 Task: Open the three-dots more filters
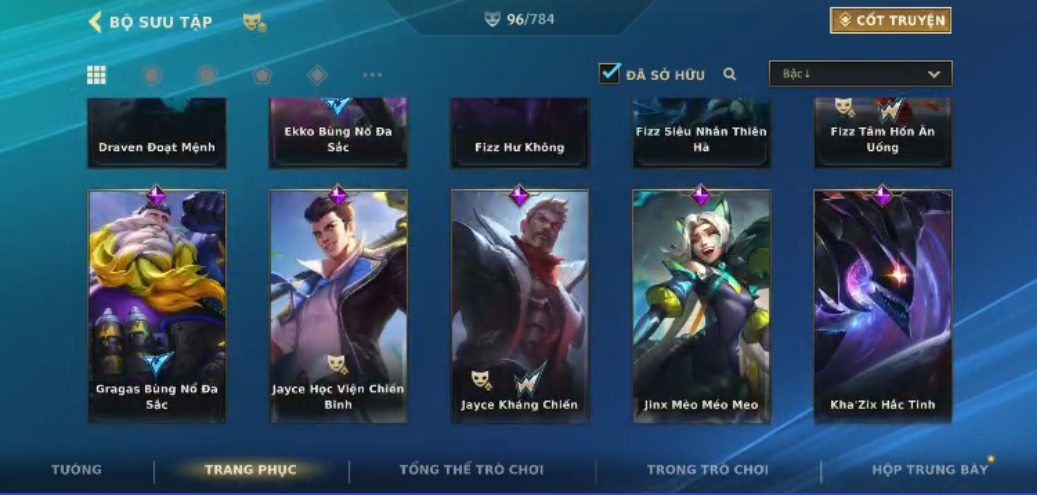372,75
